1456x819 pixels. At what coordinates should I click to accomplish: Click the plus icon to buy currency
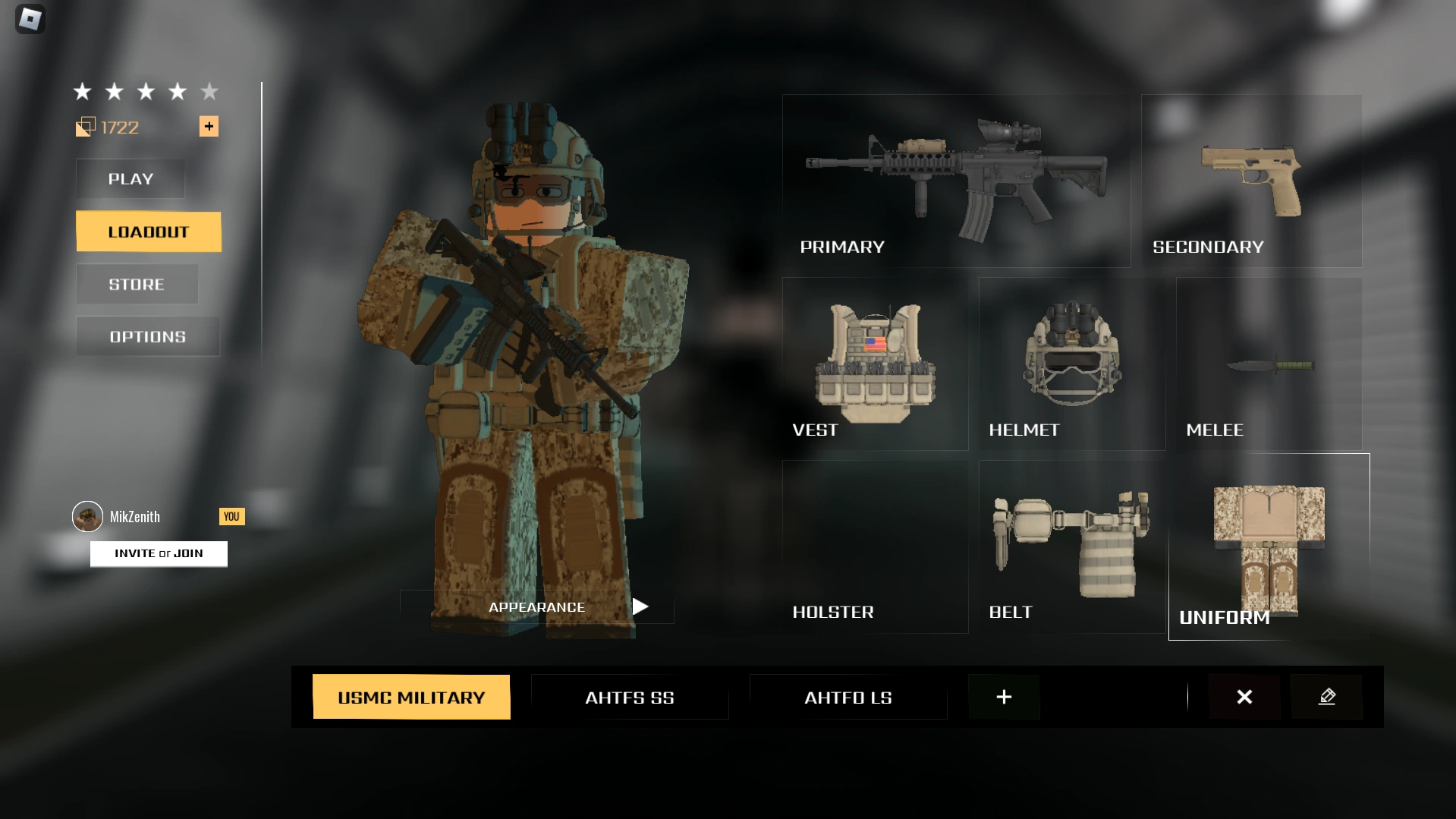(209, 126)
